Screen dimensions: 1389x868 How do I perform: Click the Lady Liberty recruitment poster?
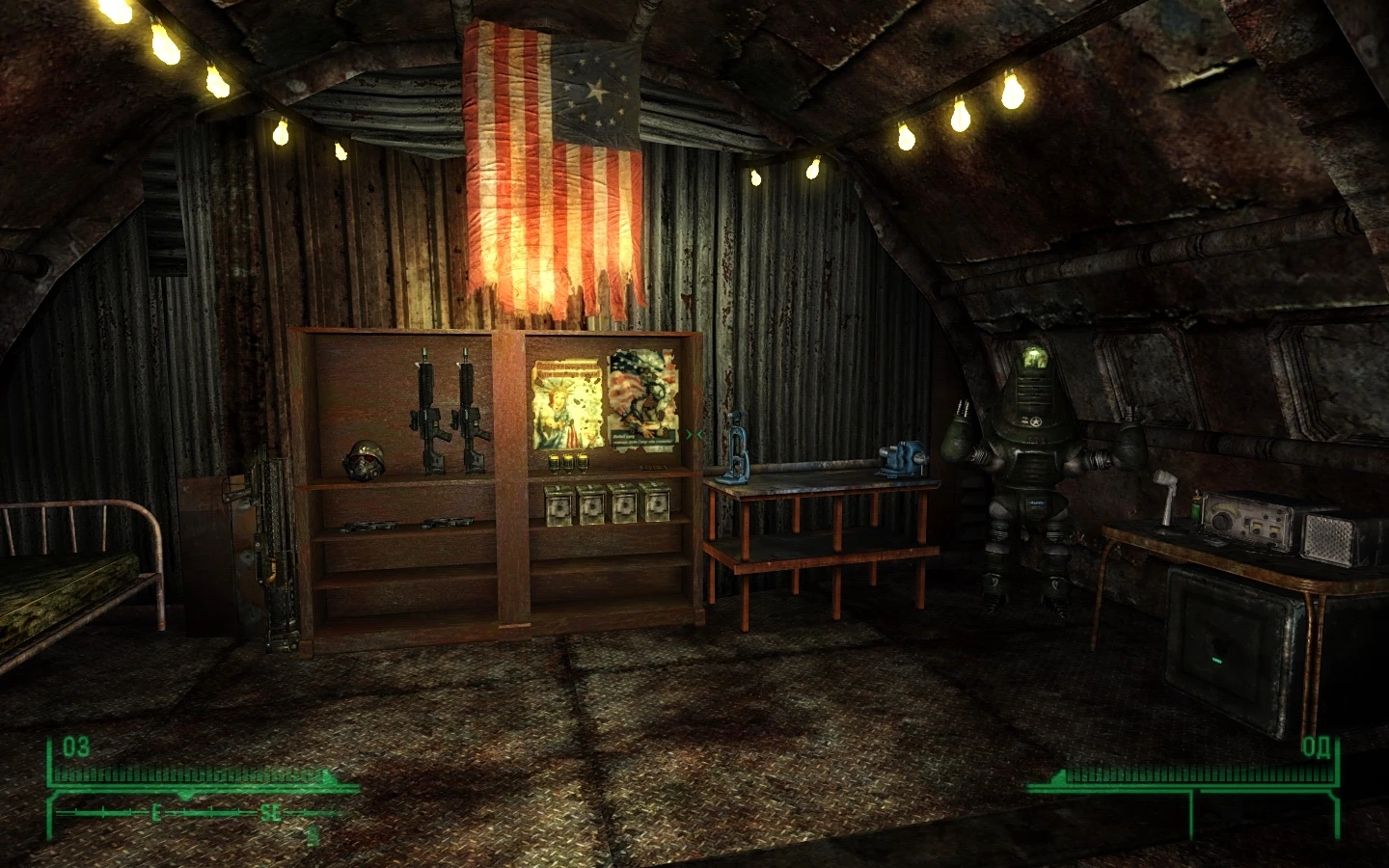[568, 403]
